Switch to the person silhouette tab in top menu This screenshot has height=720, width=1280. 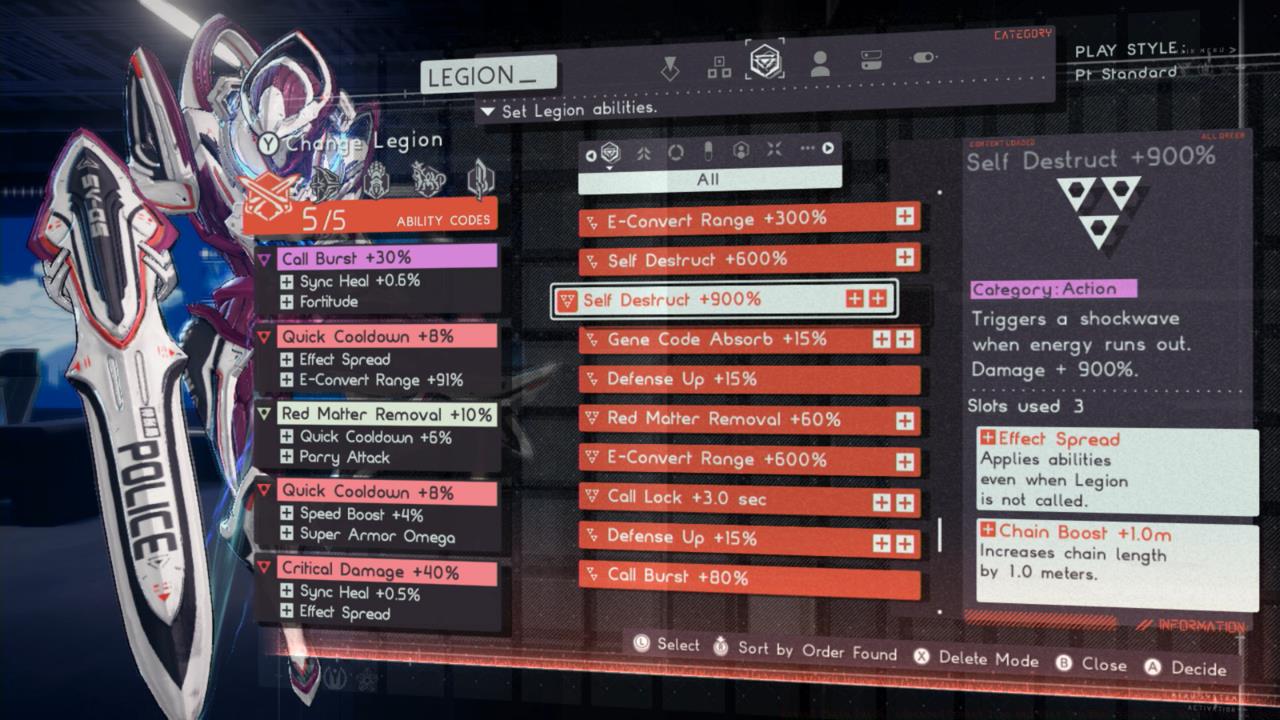coord(819,64)
